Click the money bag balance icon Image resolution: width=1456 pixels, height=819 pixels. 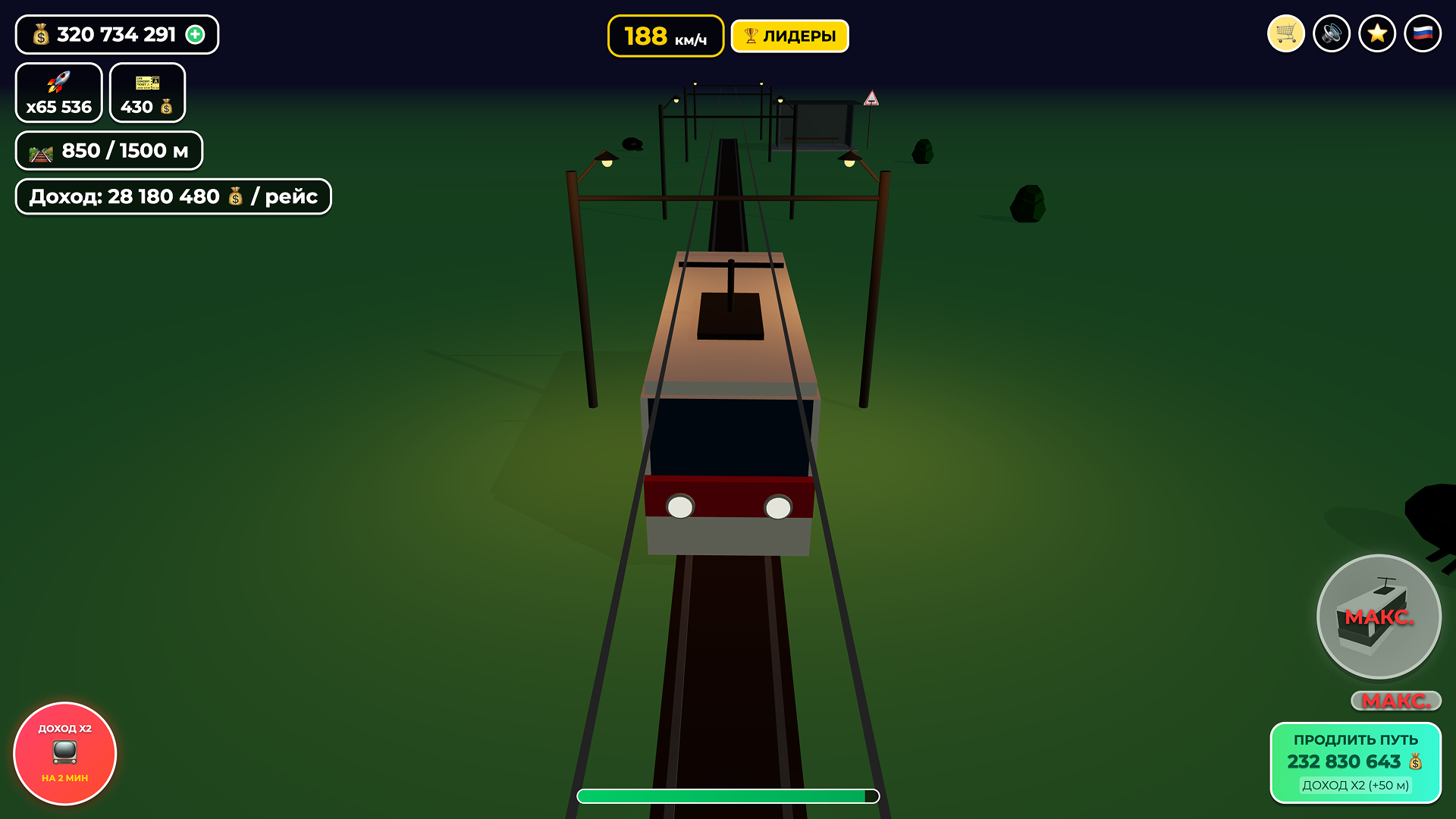[x=41, y=34]
